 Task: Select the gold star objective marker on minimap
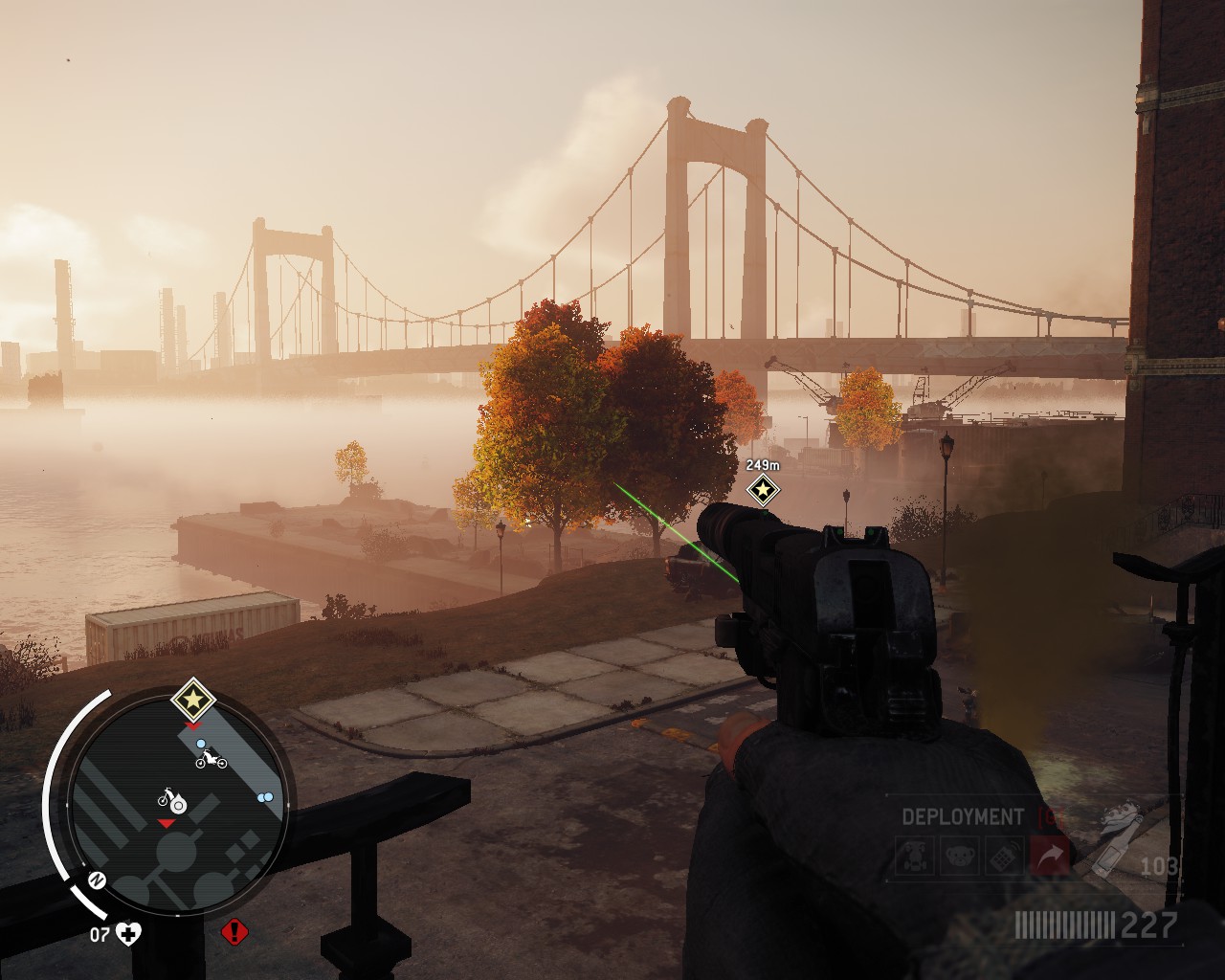(193, 702)
